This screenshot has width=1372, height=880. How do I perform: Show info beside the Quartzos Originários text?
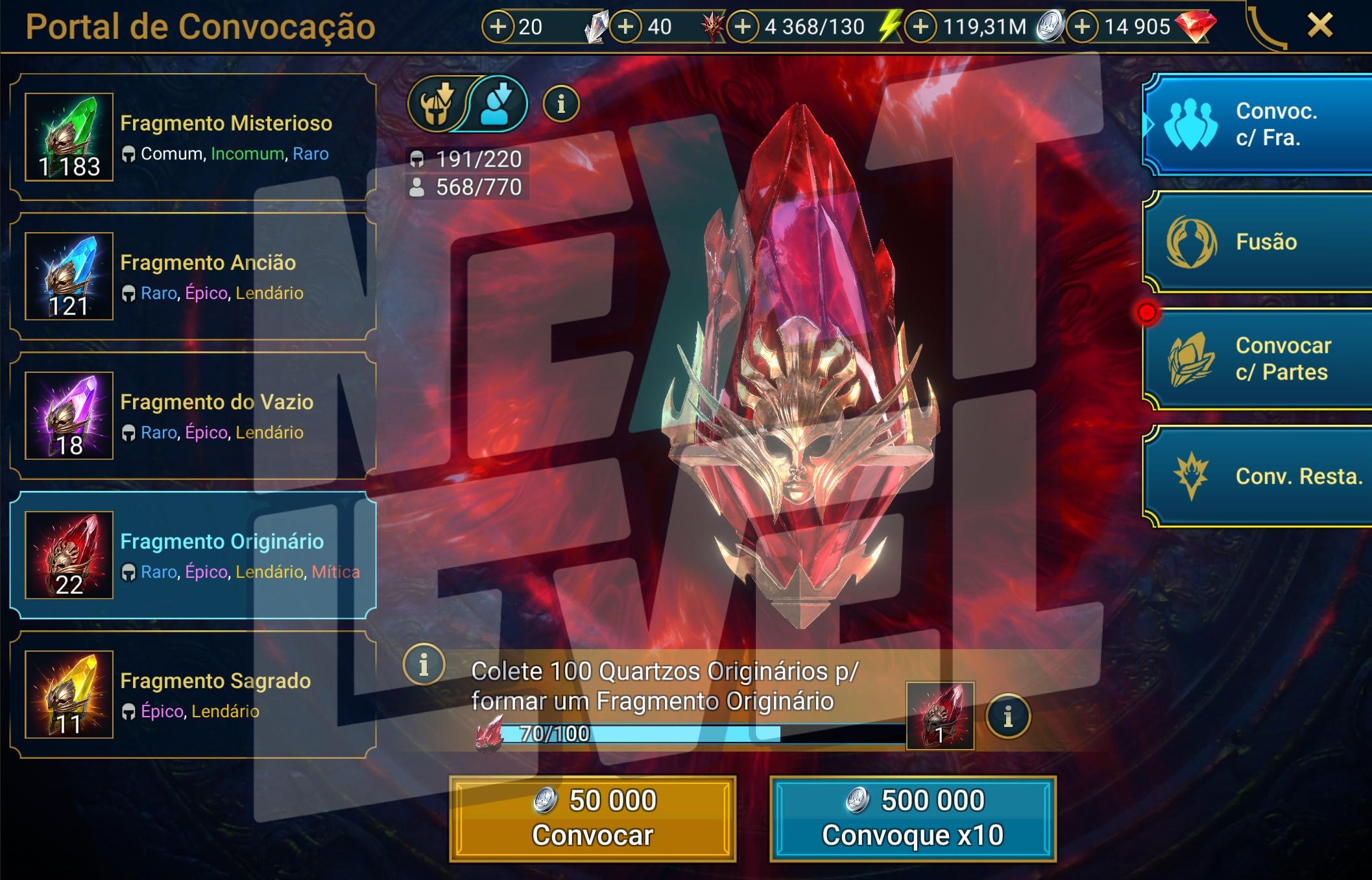(424, 665)
